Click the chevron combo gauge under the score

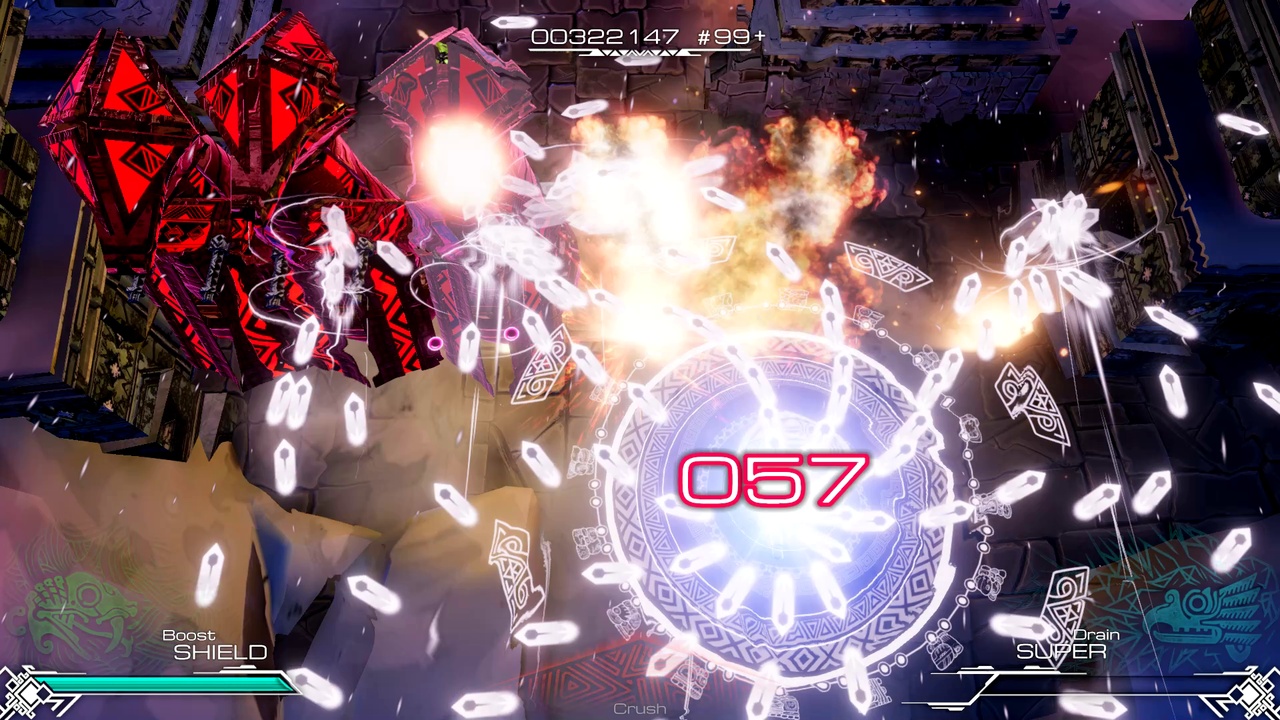point(640,52)
